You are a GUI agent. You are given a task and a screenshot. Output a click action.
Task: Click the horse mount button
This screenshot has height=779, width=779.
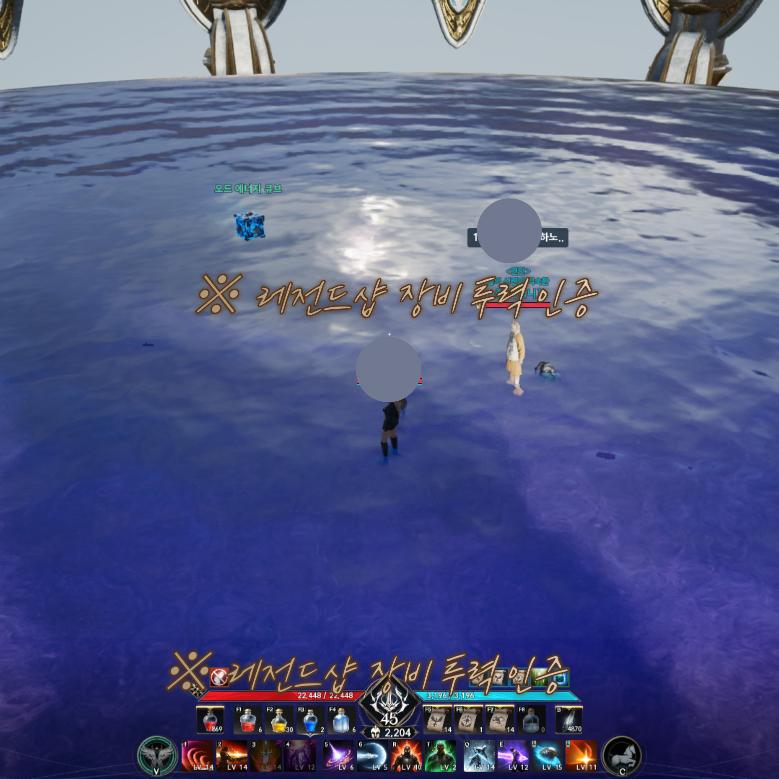click(x=622, y=755)
